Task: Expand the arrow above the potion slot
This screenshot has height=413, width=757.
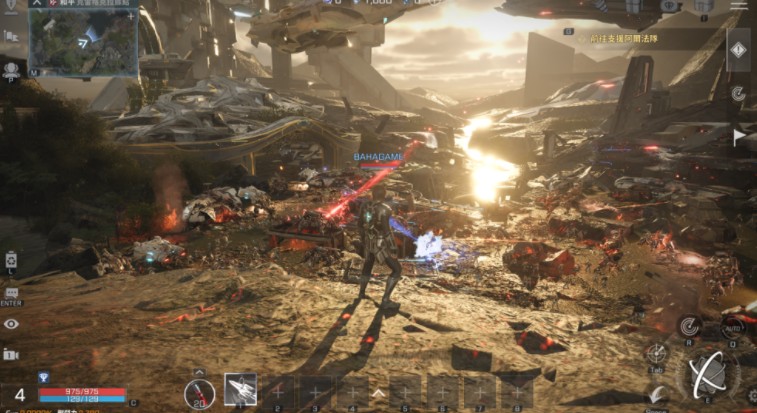Action: [x=199, y=372]
